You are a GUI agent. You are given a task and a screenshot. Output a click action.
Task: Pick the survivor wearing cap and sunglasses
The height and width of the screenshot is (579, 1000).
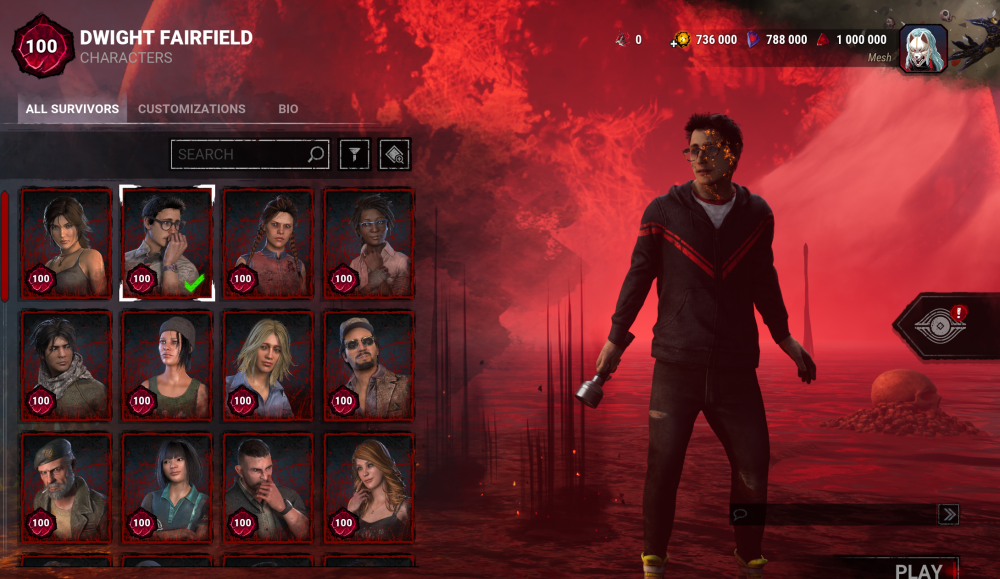point(369,365)
